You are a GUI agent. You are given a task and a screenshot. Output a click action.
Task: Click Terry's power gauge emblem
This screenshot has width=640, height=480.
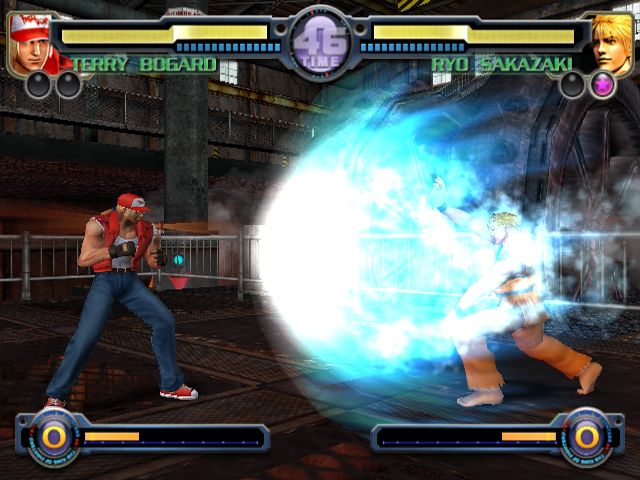point(54,437)
